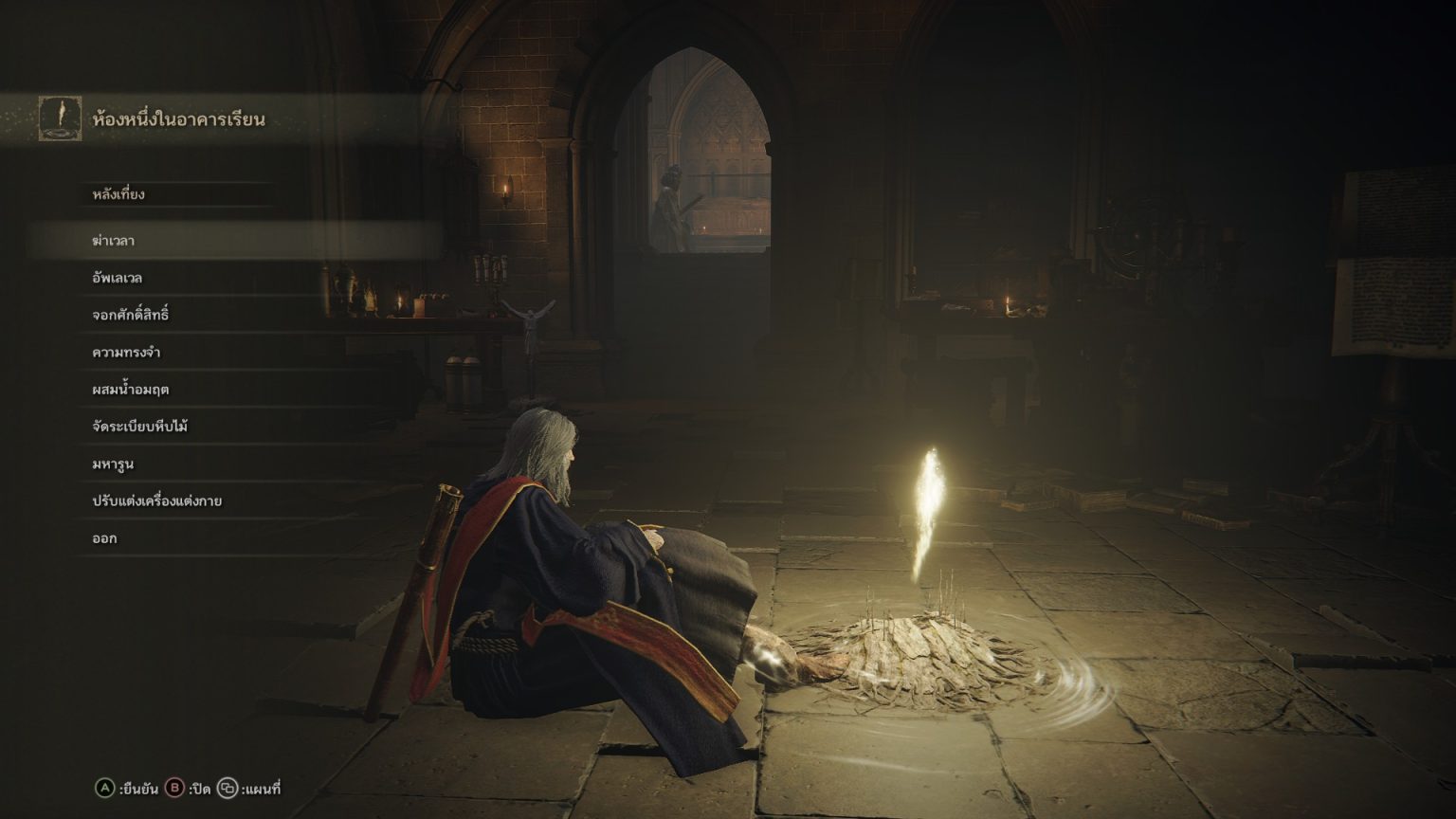Select the ฆ่าเวลา (pass time) option
The image size is (1456, 819).
(x=114, y=241)
